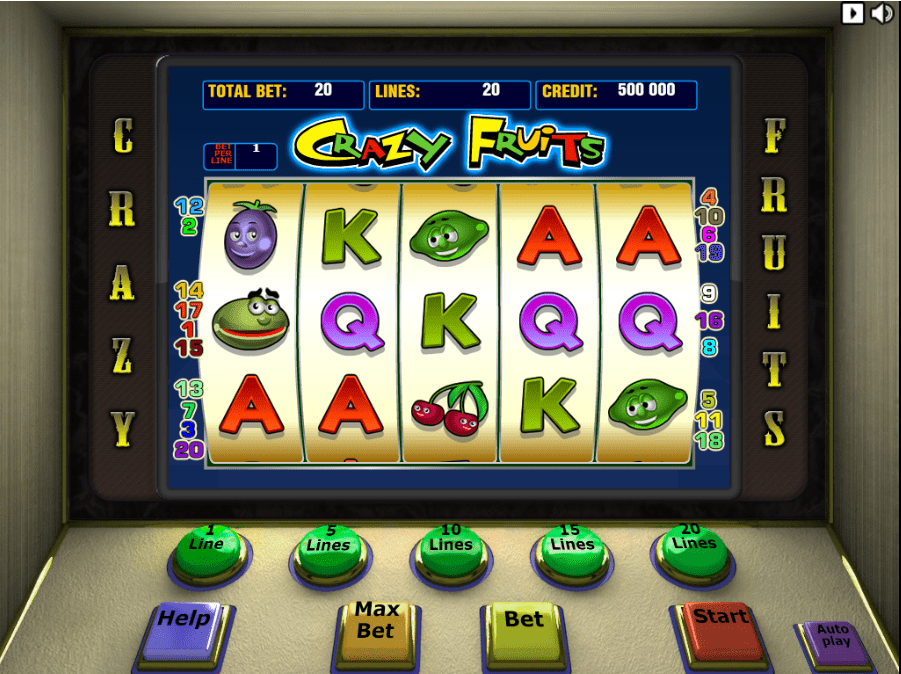Open the Help screen

pyautogui.click(x=185, y=627)
